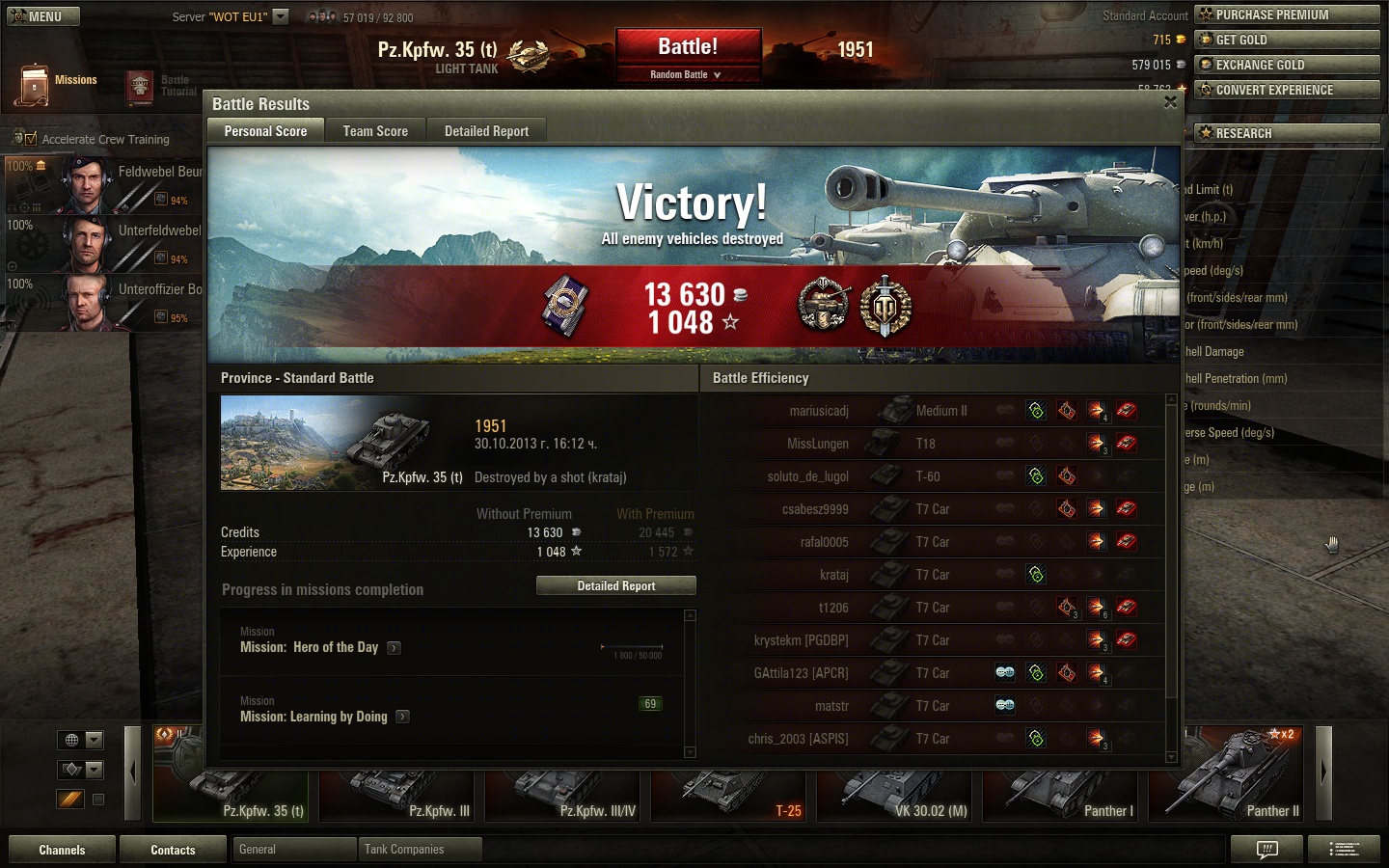Purchase Premium account
The width and height of the screenshot is (1389, 868).
[x=1287, y=14]
